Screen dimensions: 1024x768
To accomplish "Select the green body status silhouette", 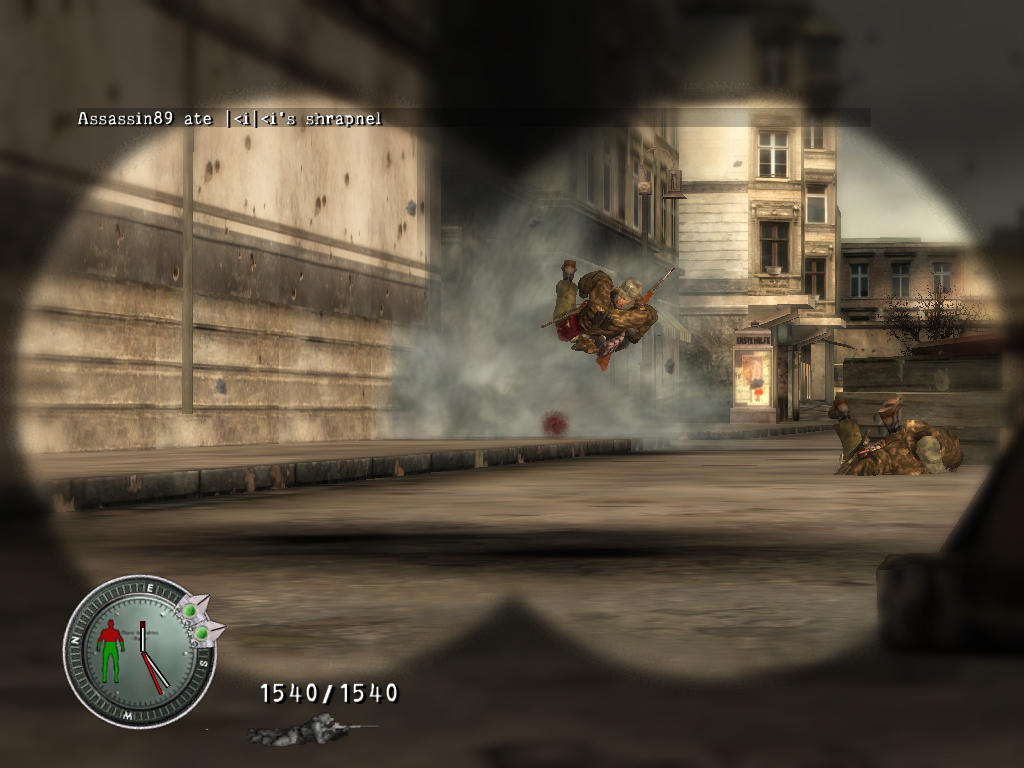I will (110, 651).
